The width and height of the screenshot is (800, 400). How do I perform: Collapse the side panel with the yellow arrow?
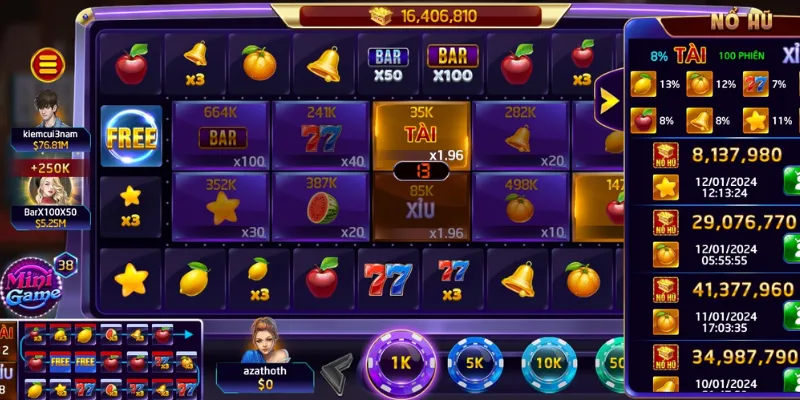coord(607,98)
